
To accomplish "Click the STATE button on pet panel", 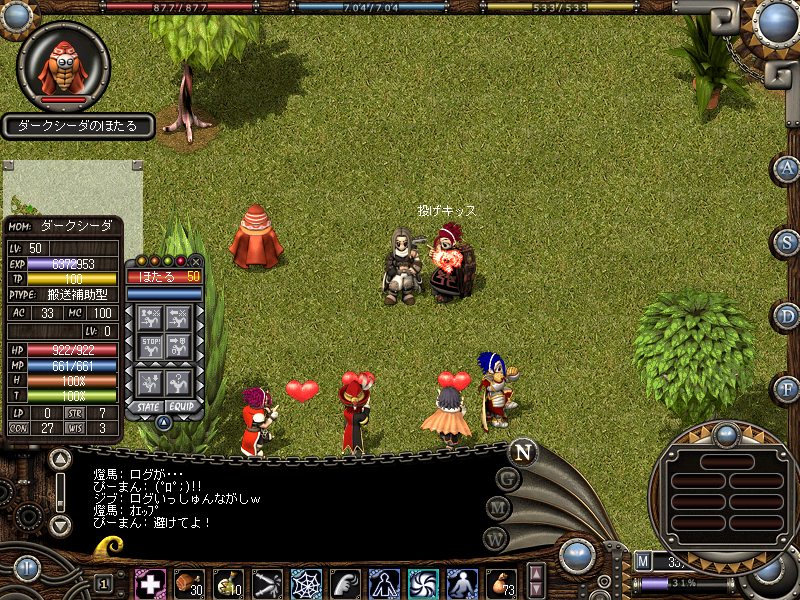I will coord(149,407).
